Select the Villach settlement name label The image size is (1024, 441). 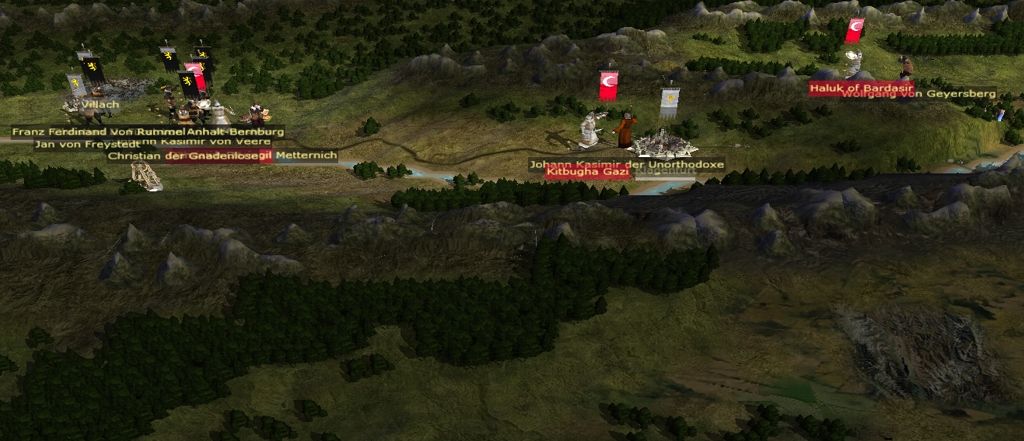point(101,104)
